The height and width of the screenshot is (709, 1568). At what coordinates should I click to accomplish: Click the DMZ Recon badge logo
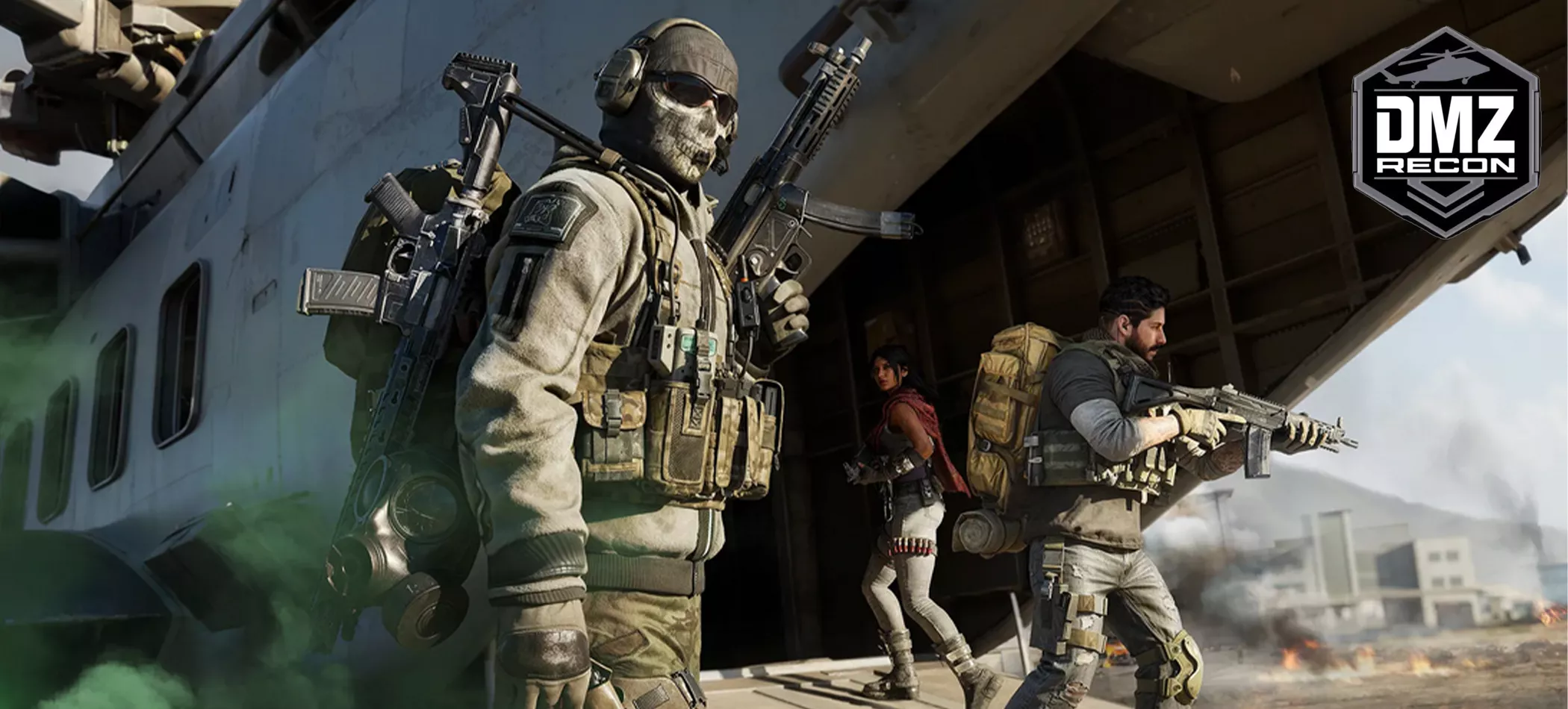1446,133
